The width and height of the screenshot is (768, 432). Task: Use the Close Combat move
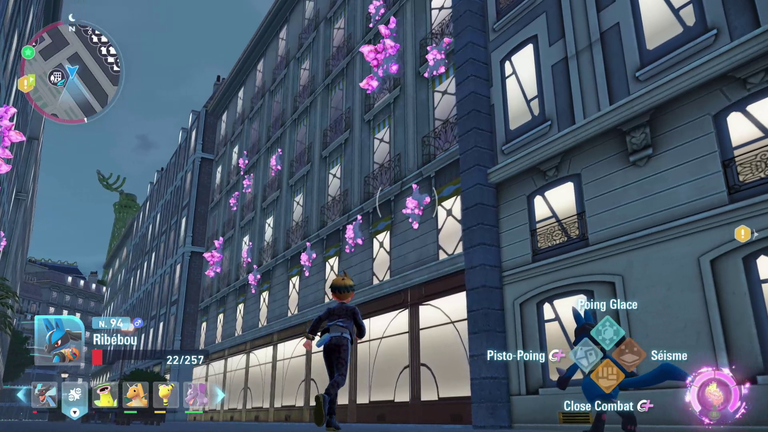pyautogui.click(x=607, y=376)
